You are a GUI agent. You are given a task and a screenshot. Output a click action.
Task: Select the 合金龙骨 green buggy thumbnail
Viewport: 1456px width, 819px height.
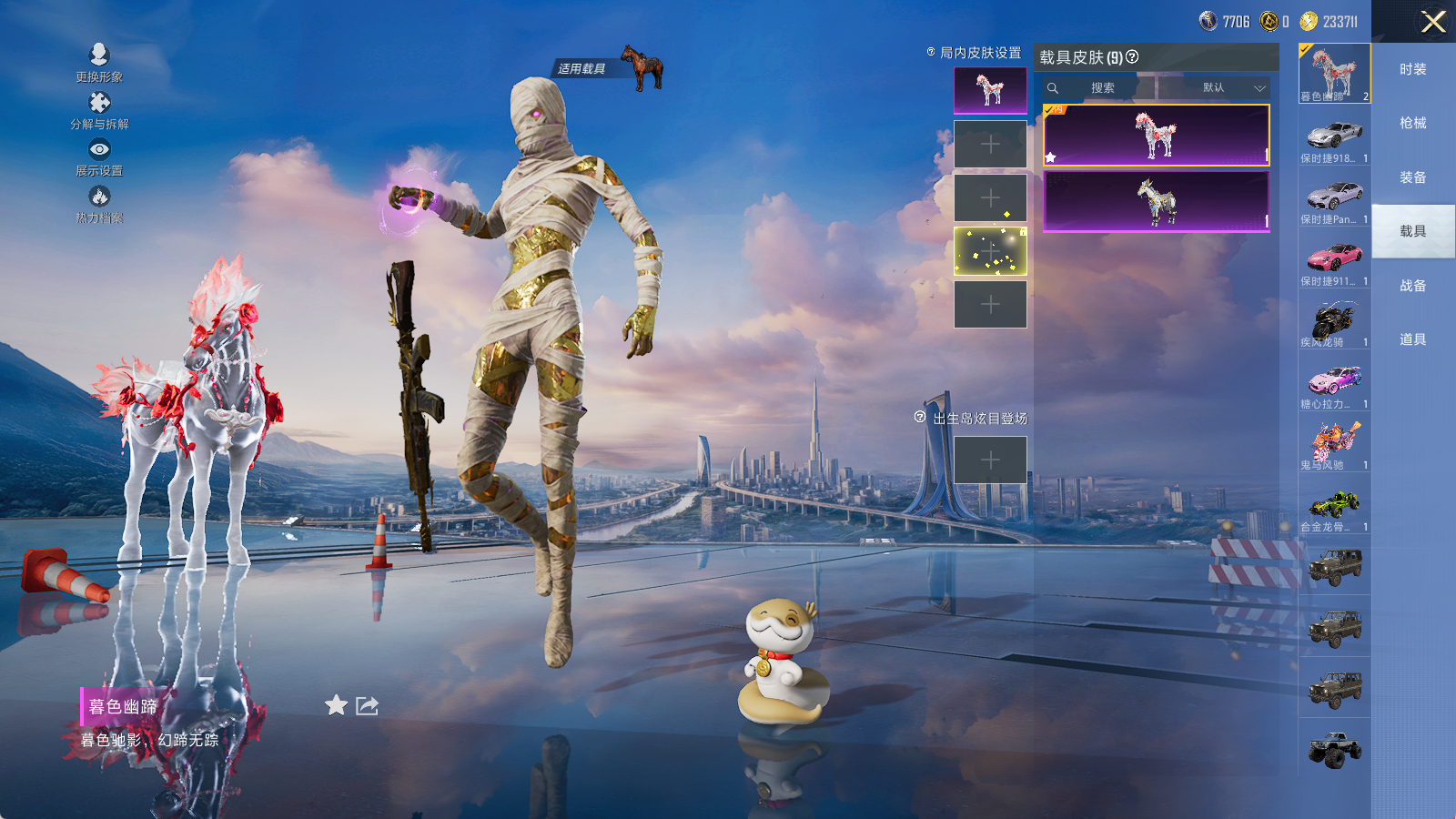click(x=1334, y=506)
